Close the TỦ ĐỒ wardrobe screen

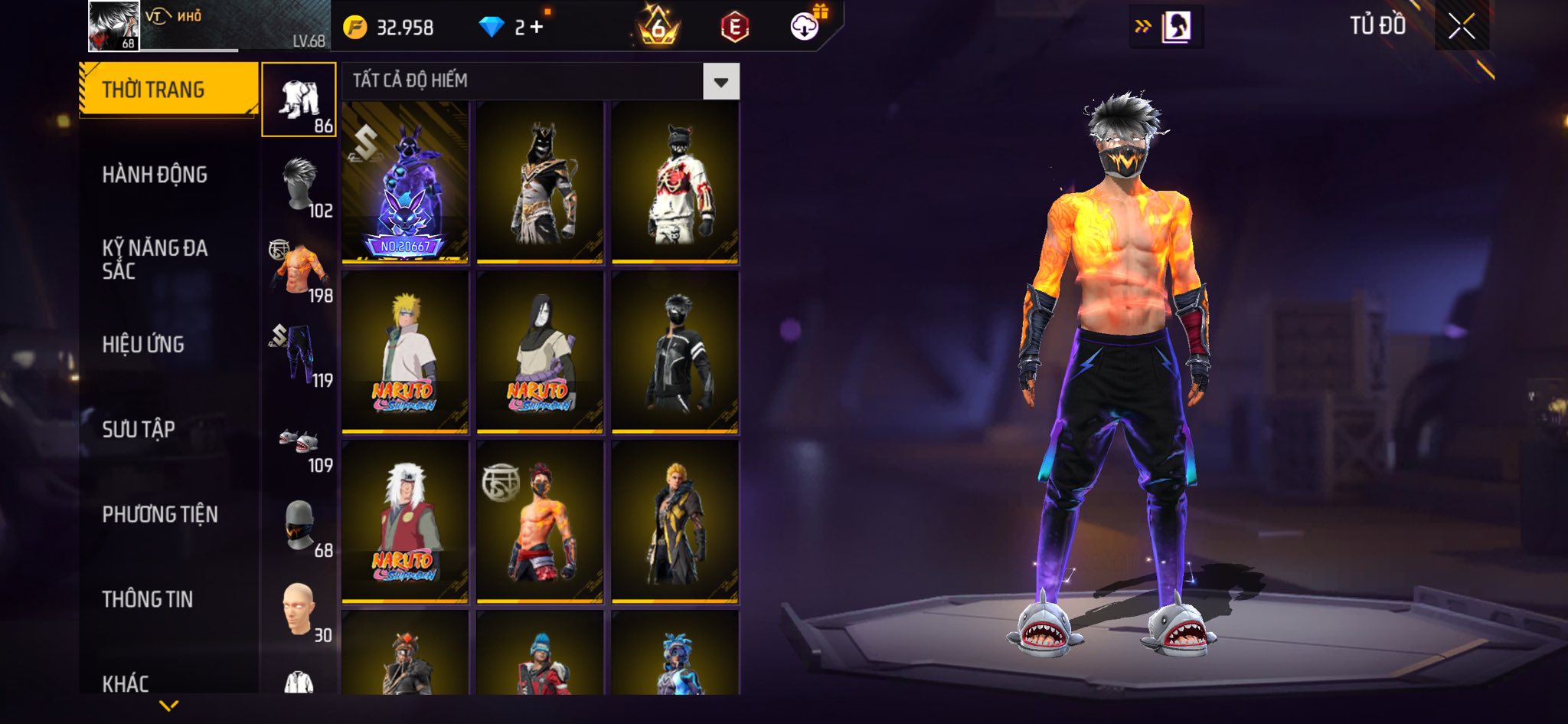pos(1461,27)
